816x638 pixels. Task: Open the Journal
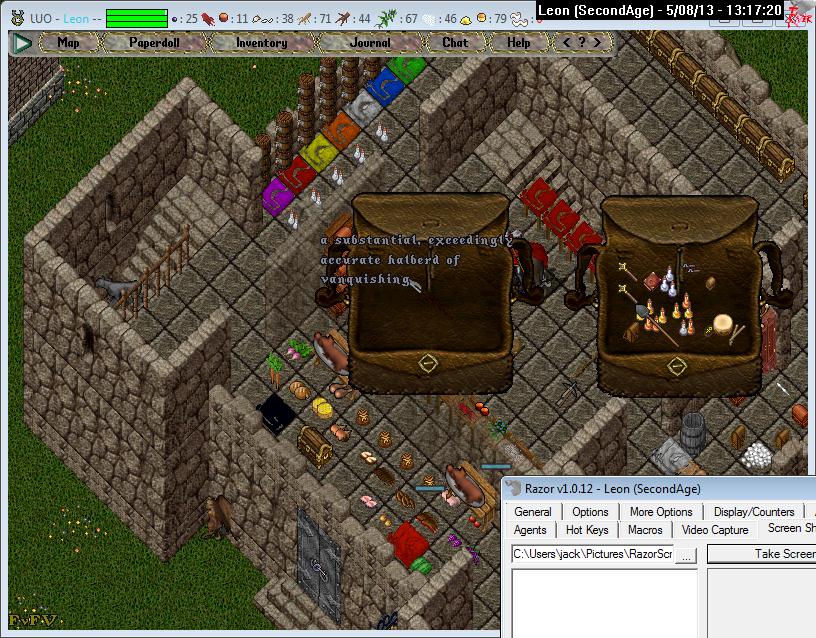pos(370,43)
